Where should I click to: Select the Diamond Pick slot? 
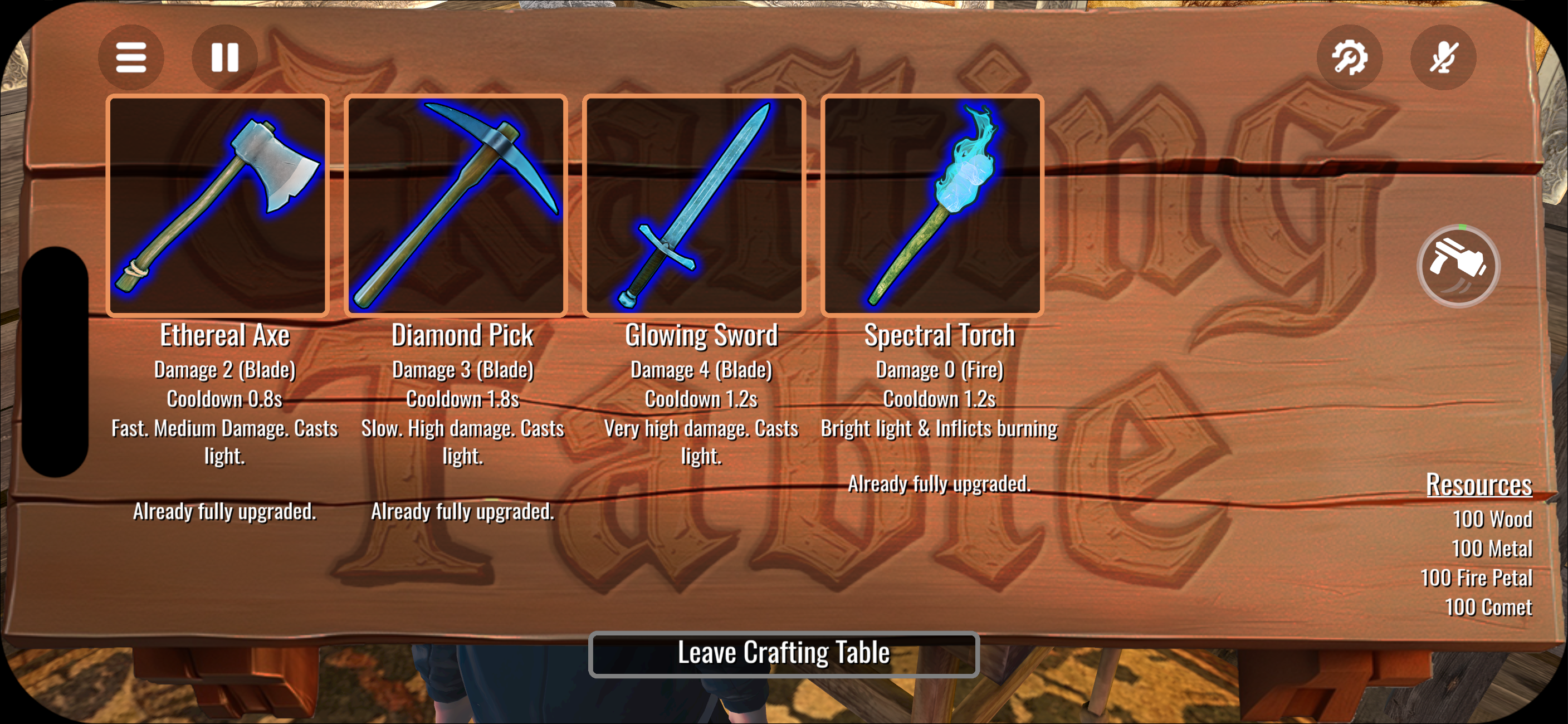pos(456,206)
